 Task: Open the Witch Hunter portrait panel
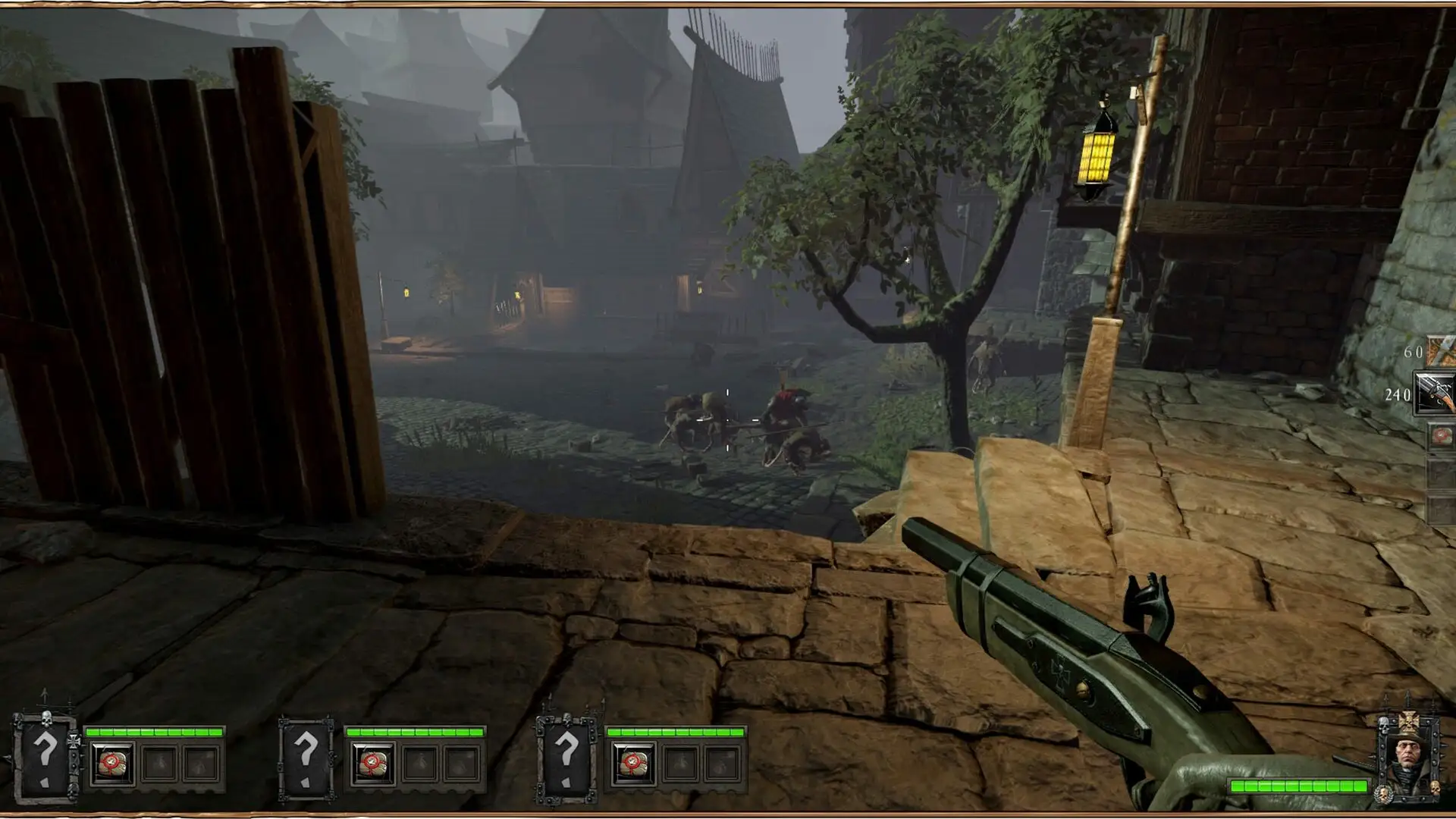coord(1408,752)
